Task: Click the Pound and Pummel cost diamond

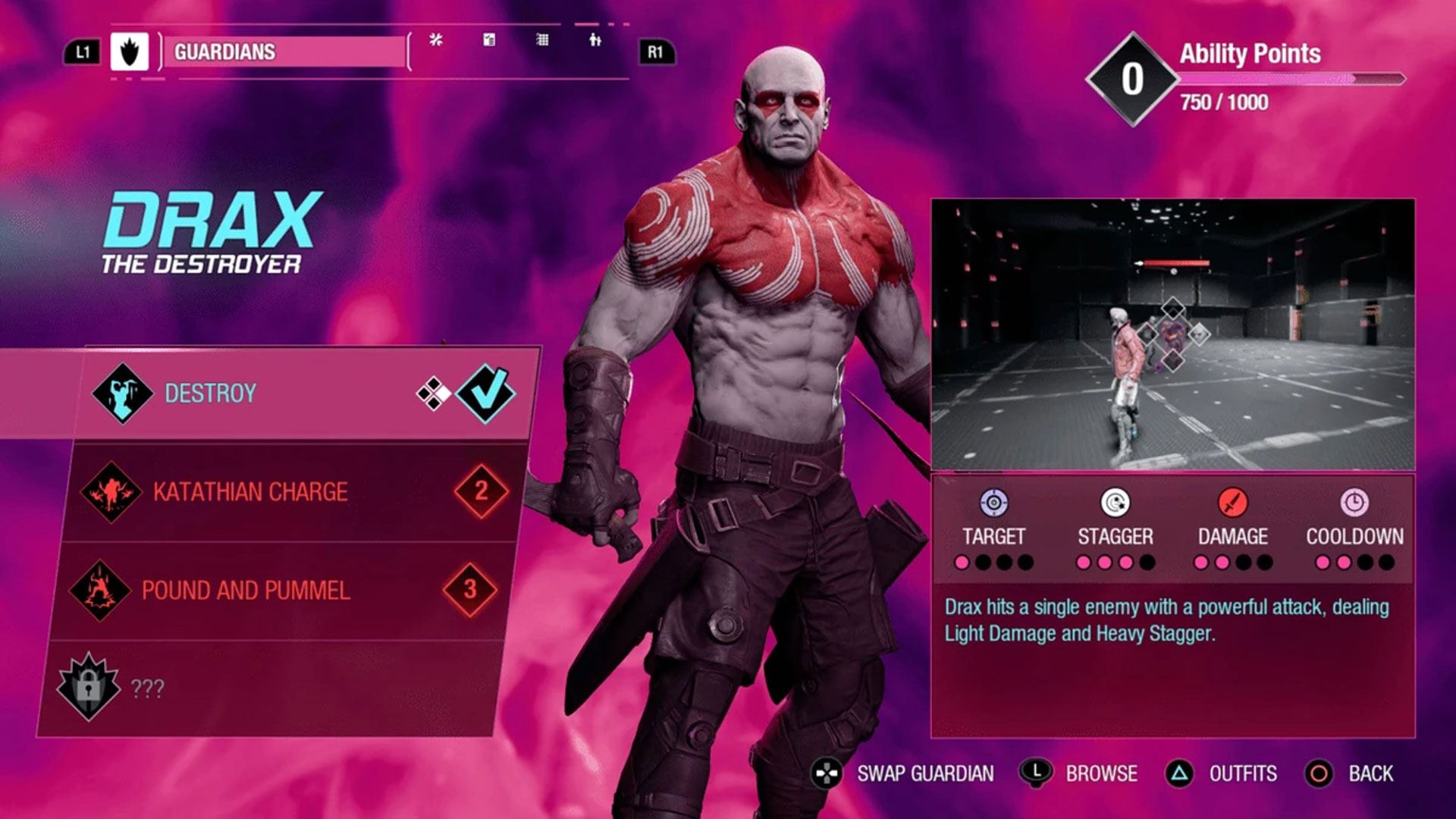Action: click(x=470, y=589)
